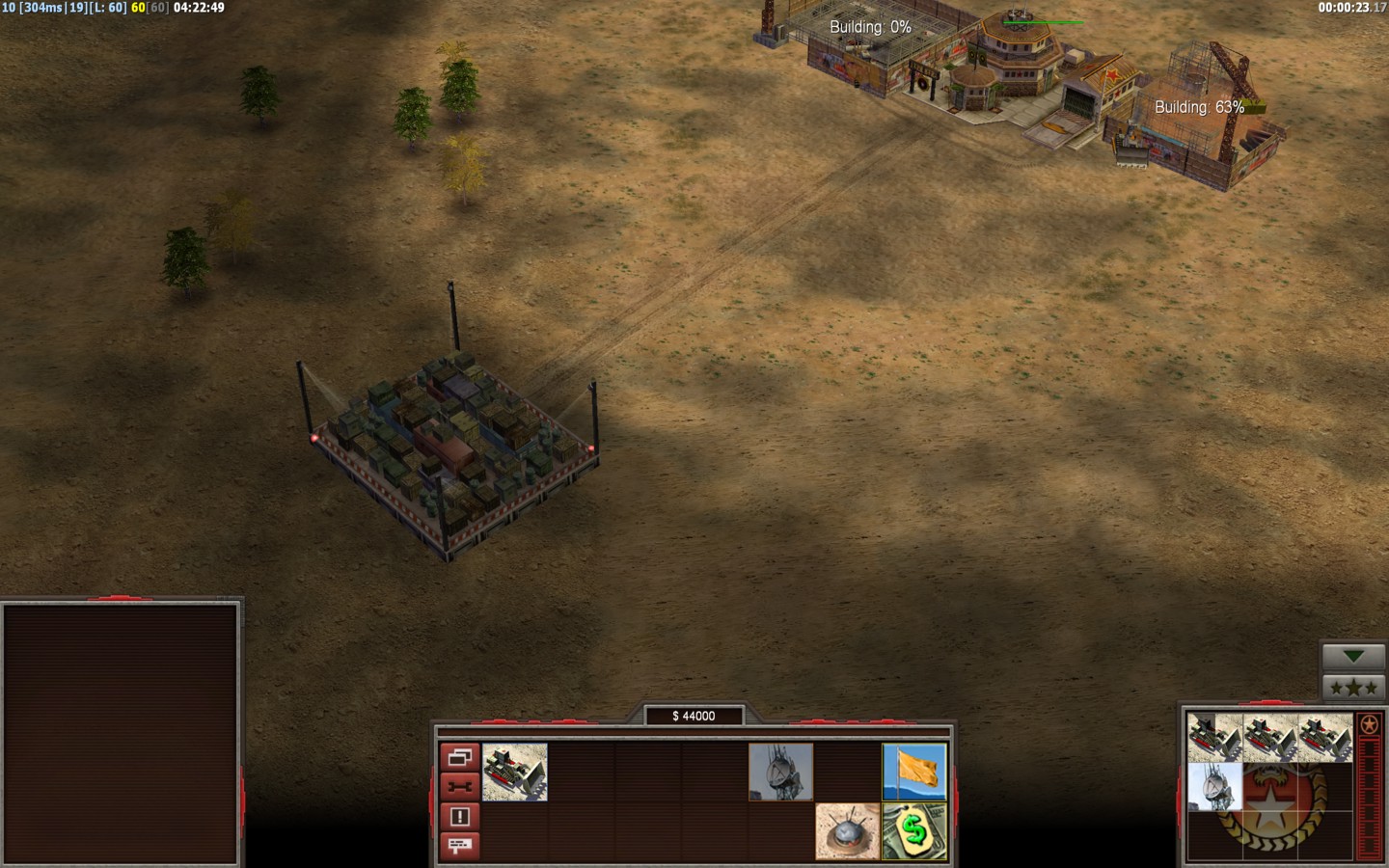
Task: Click the exclamation mark button
Action: [459, 817]
